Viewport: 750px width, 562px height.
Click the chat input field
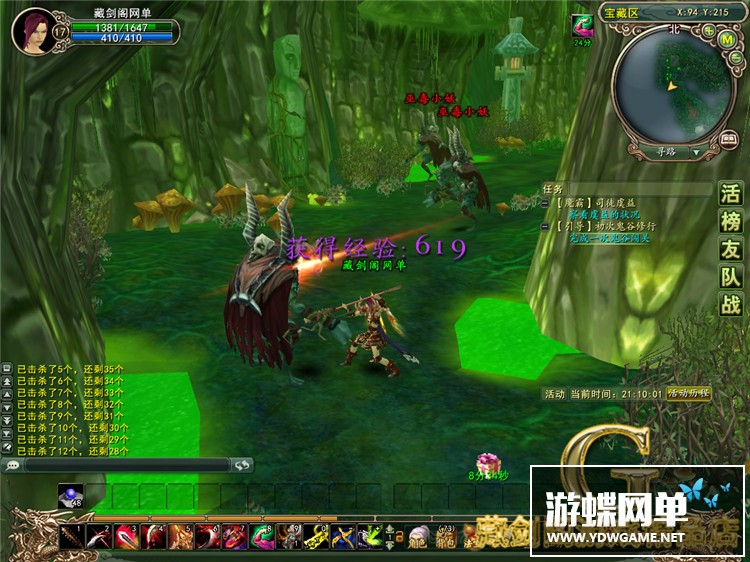click(x=126, y=465)
